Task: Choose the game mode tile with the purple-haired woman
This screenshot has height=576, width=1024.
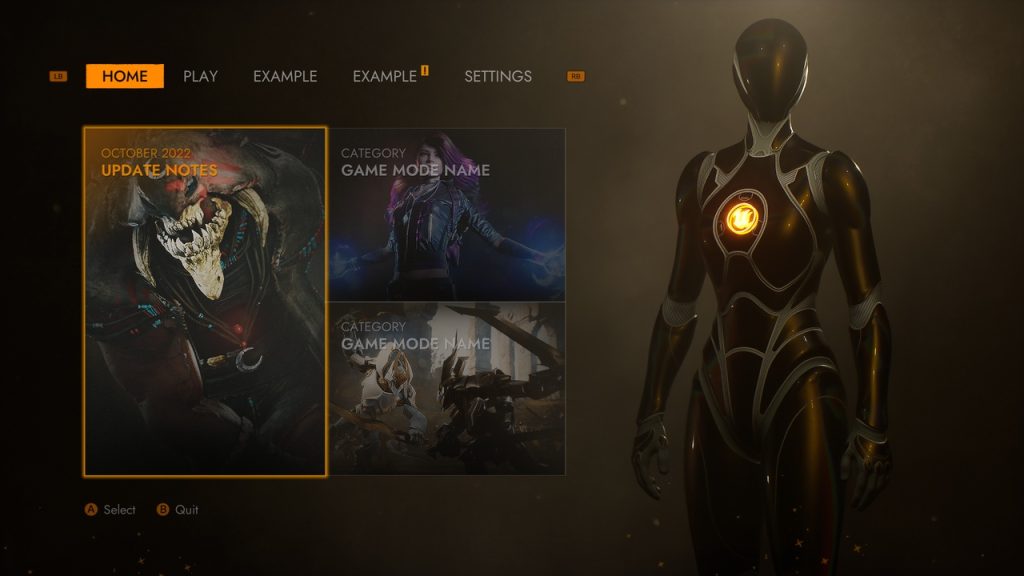Action: tap(447, 214)
